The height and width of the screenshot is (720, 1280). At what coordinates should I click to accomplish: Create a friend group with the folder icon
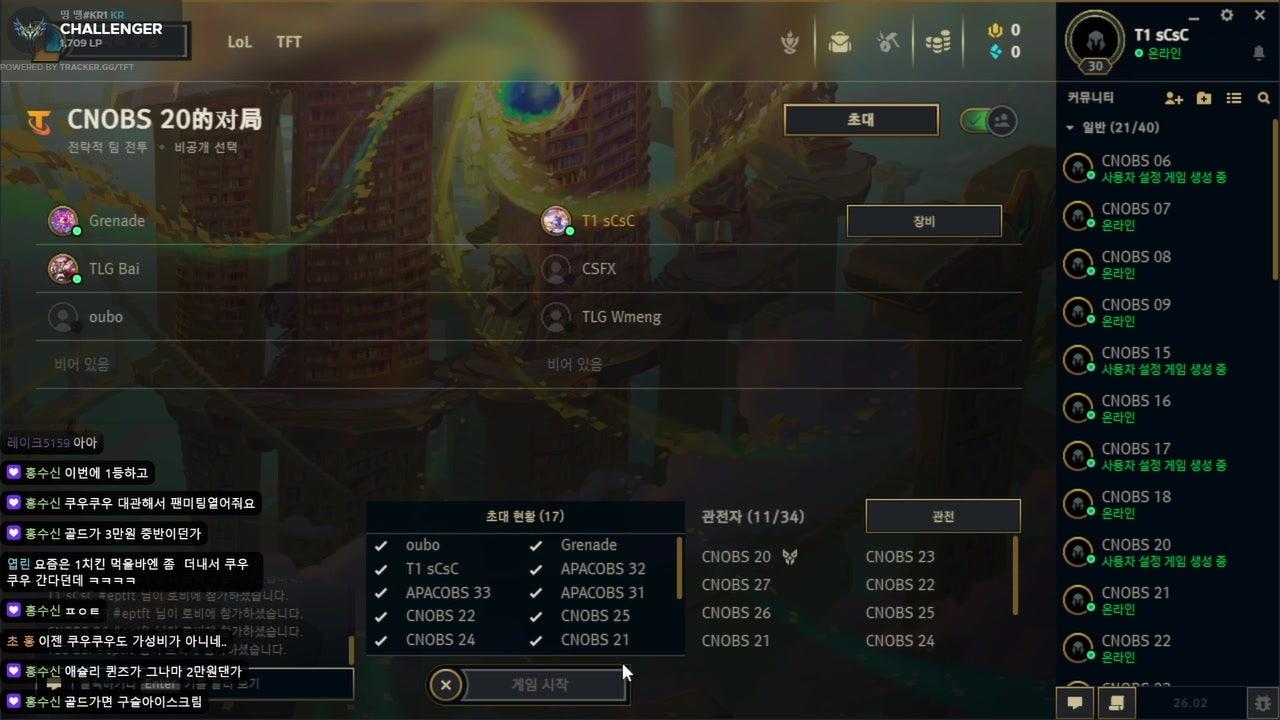pos(1203,97)
